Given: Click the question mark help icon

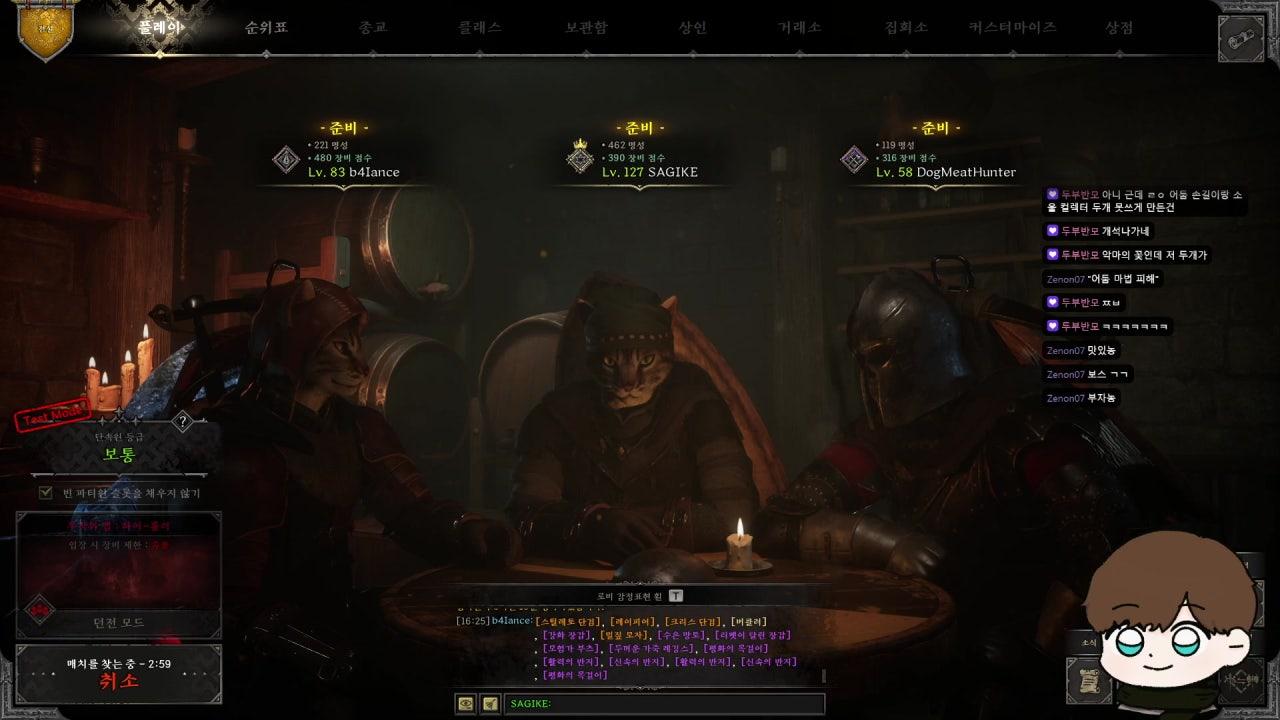Looking at the screenshot, I should [x=182, y=422].
